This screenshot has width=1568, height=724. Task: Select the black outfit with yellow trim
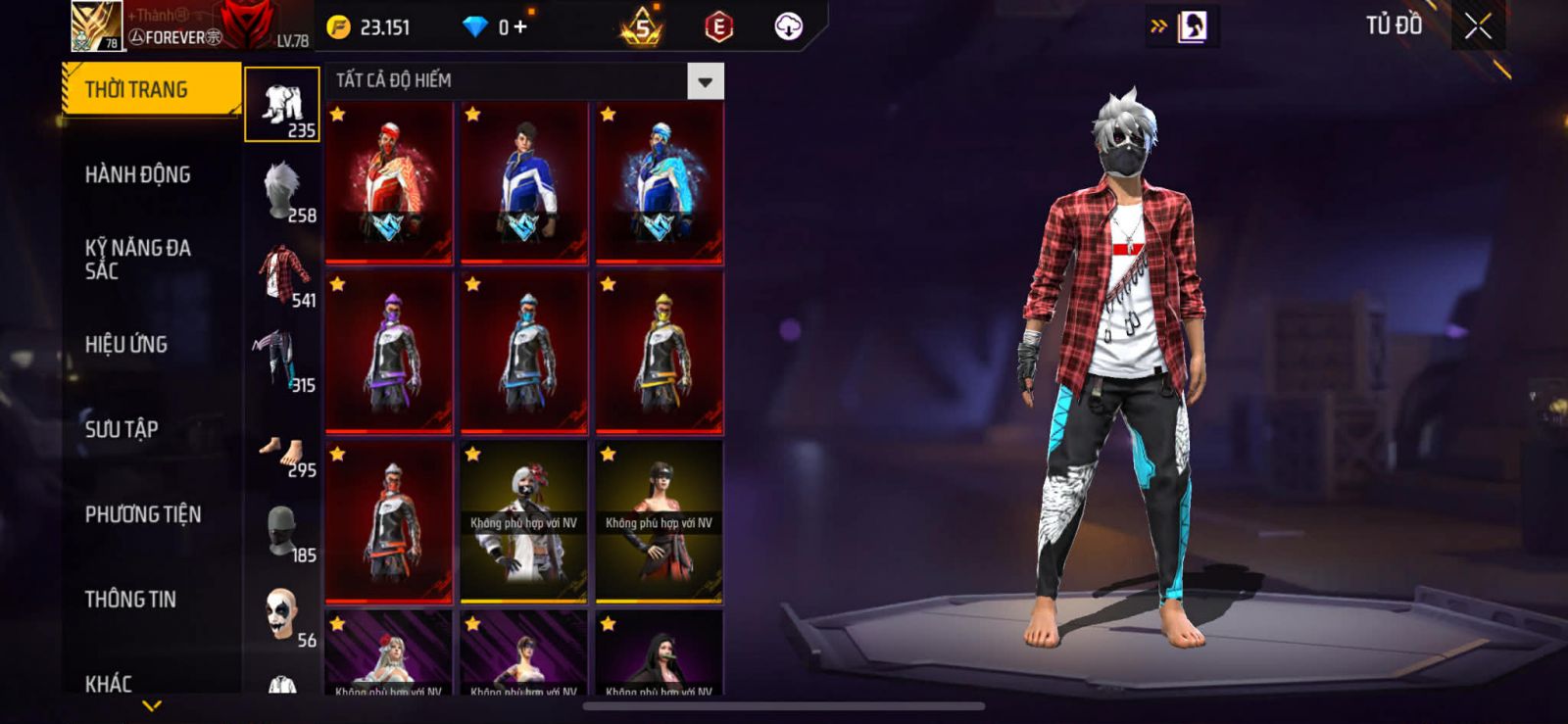tap(660, 353)
